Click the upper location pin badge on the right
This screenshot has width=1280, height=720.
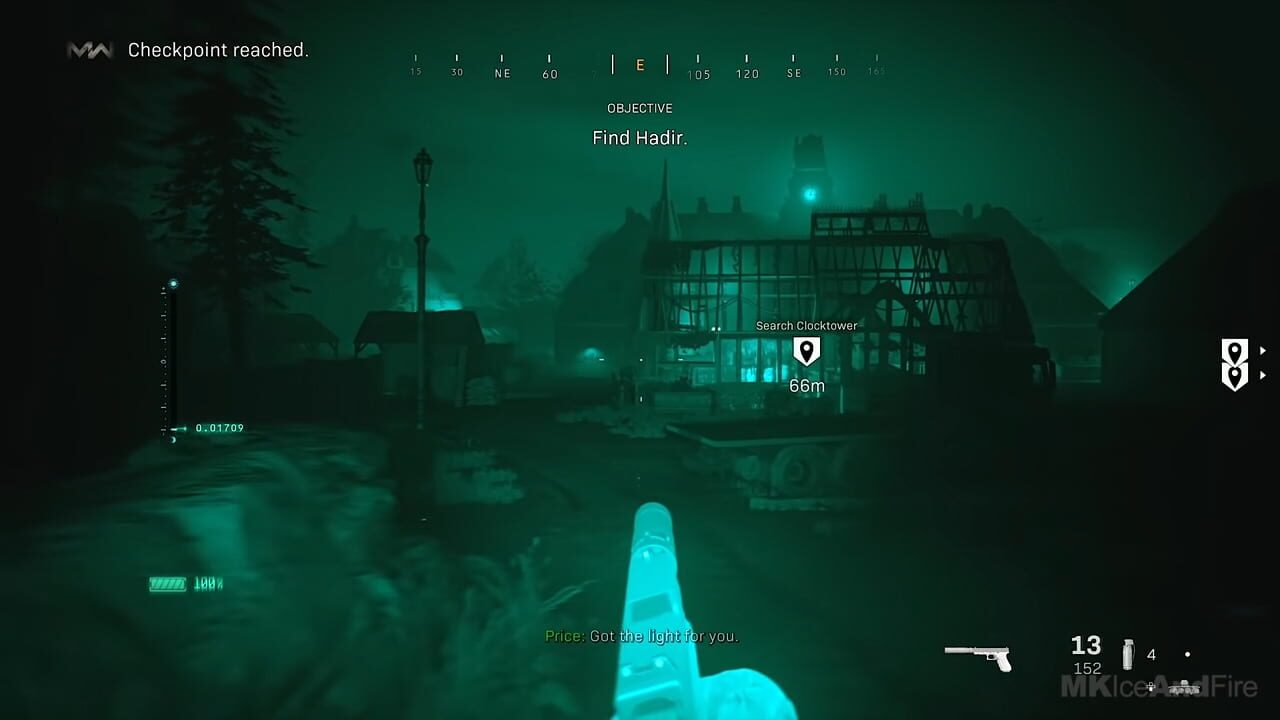click(1235, 350)
